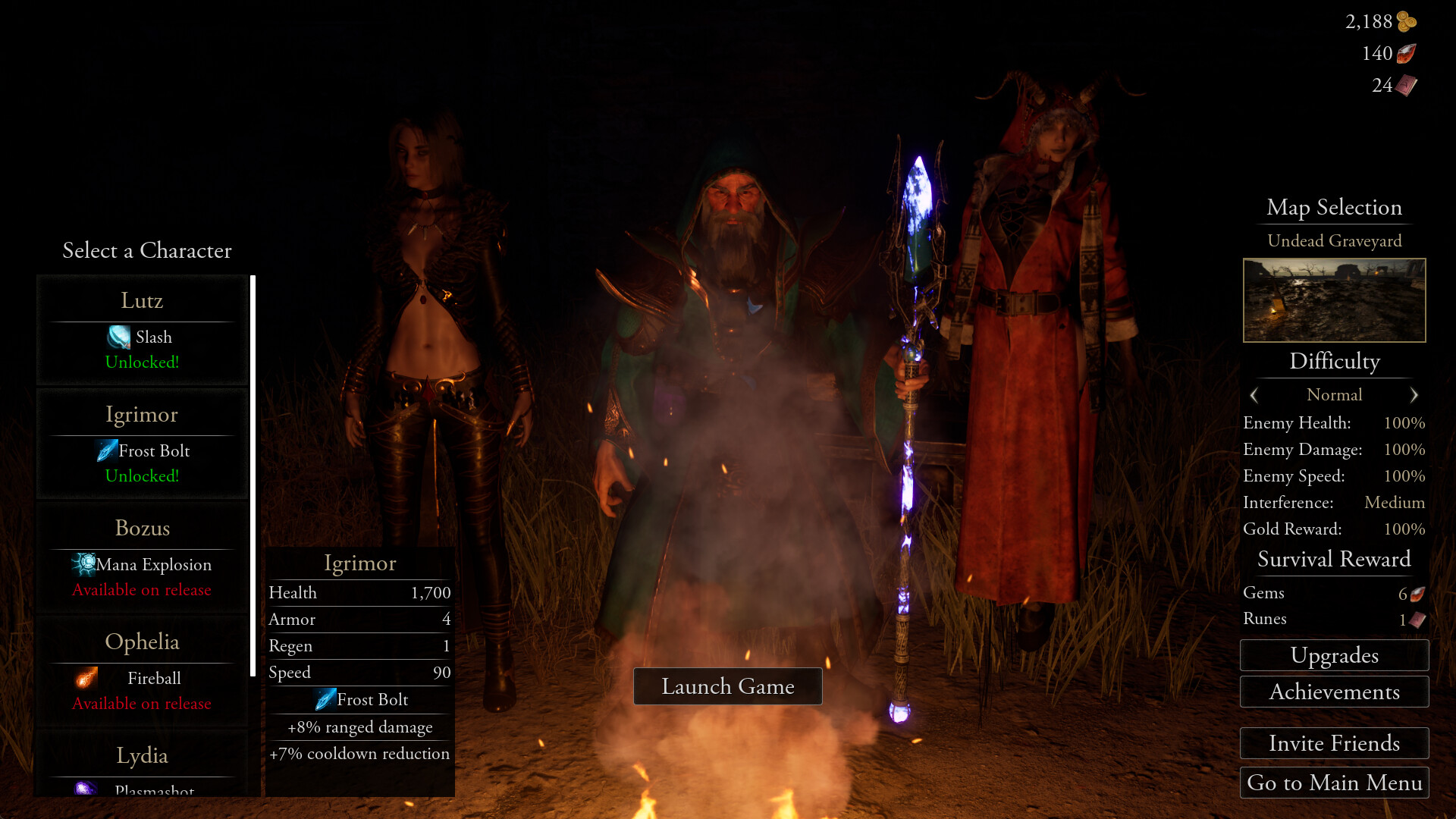
Task: Click Igrimor's Frost Bolt skill icon
Action: tap(106, 450)
